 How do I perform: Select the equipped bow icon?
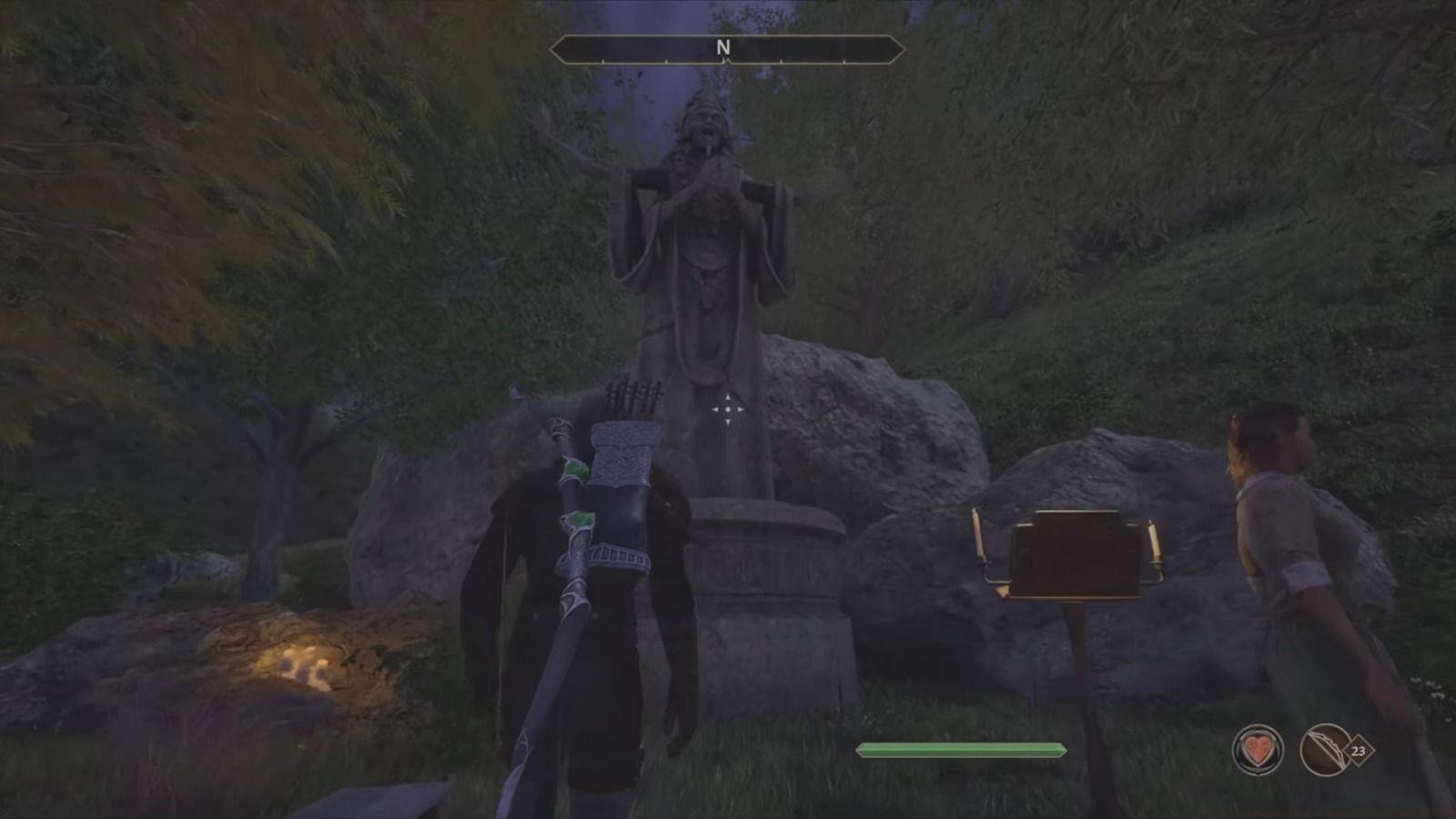pos(1326,750)
